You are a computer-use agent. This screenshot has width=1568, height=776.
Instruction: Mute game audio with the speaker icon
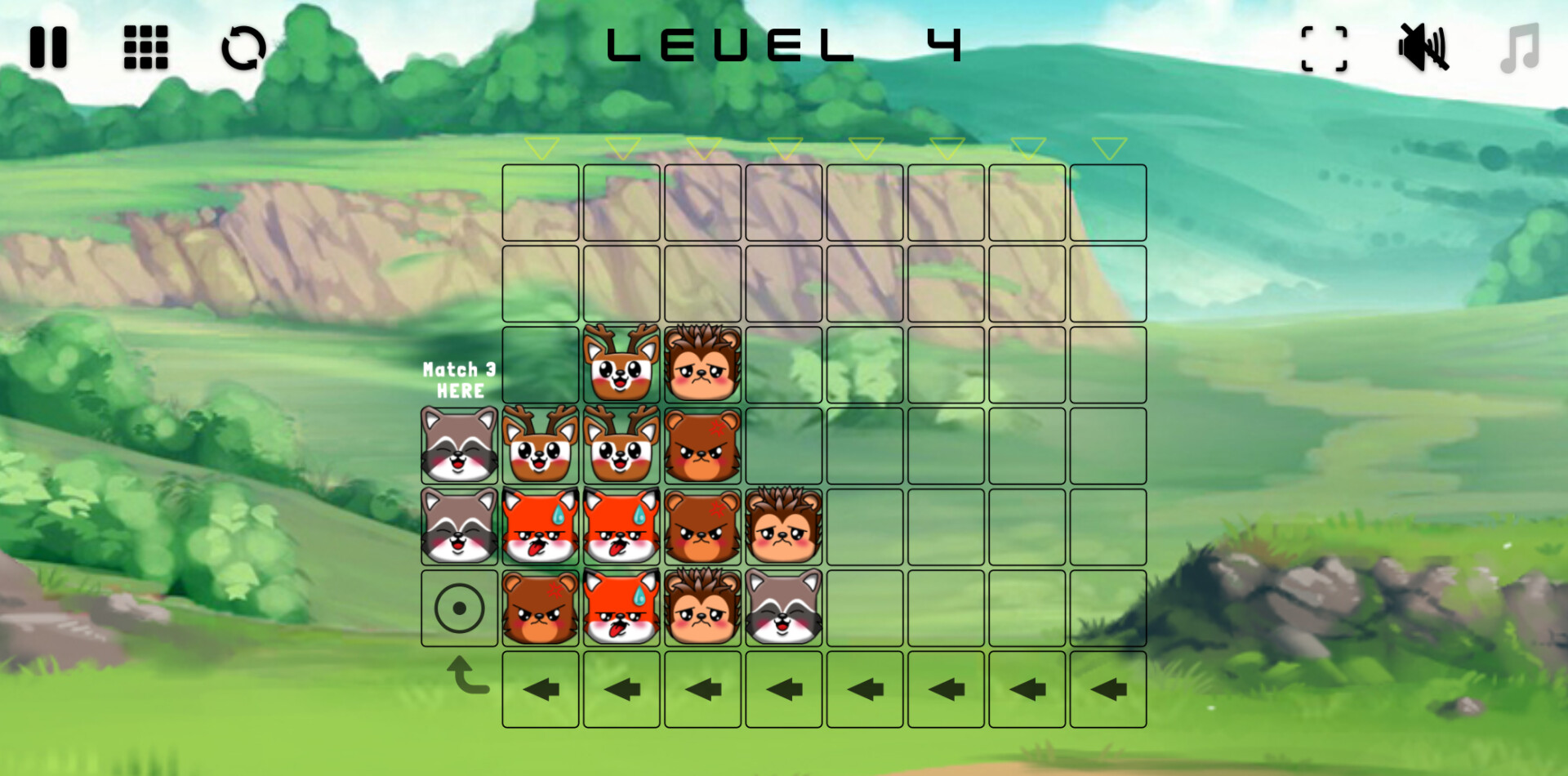(1424, 47)
